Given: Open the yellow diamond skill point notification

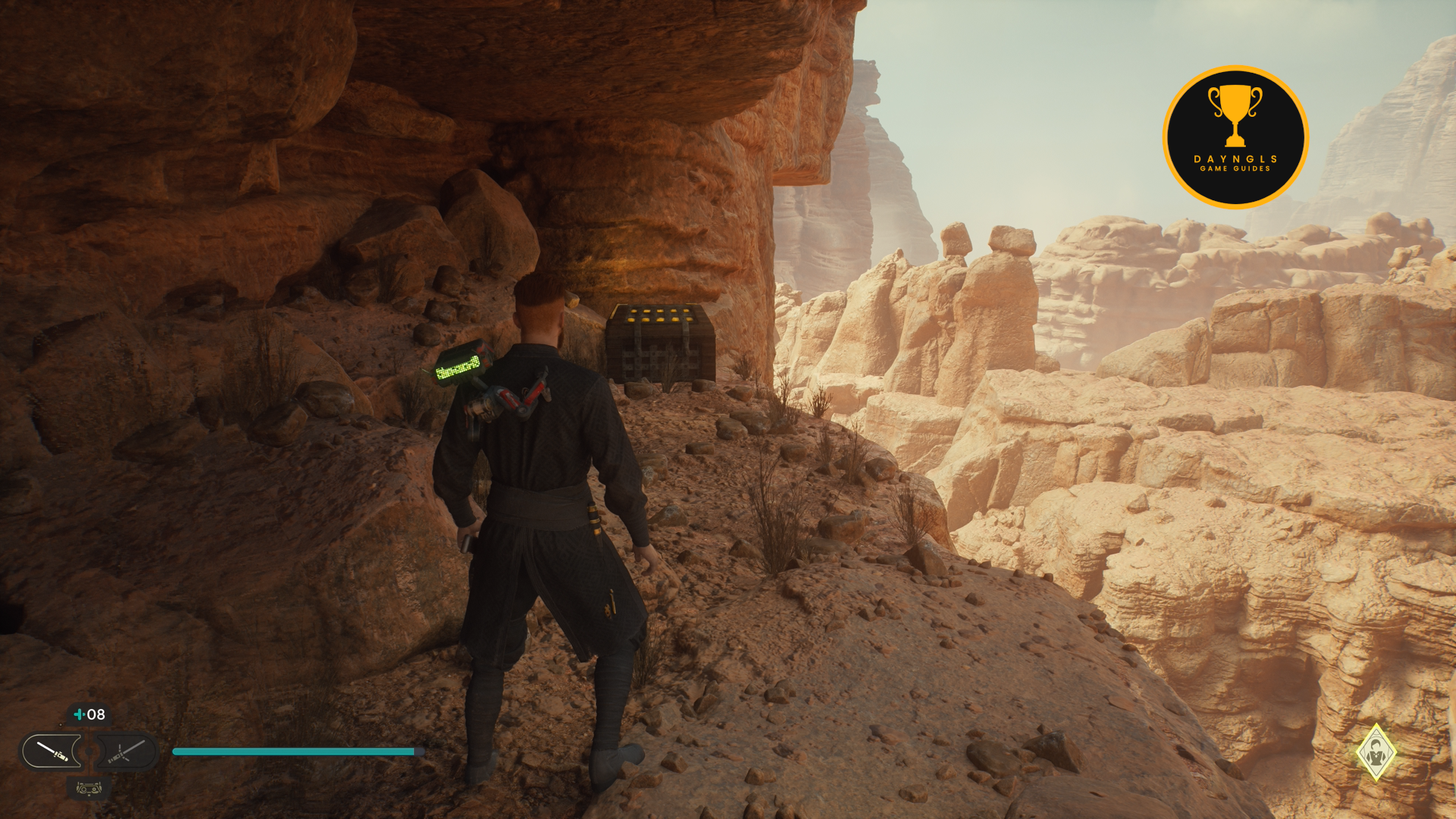Looking at the screenshot, I should click(x=1376, y=753).
